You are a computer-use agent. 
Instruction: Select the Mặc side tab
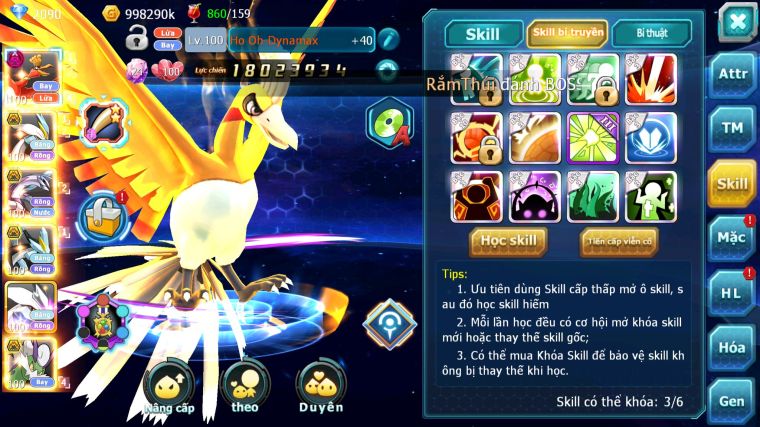coord(731,237)
